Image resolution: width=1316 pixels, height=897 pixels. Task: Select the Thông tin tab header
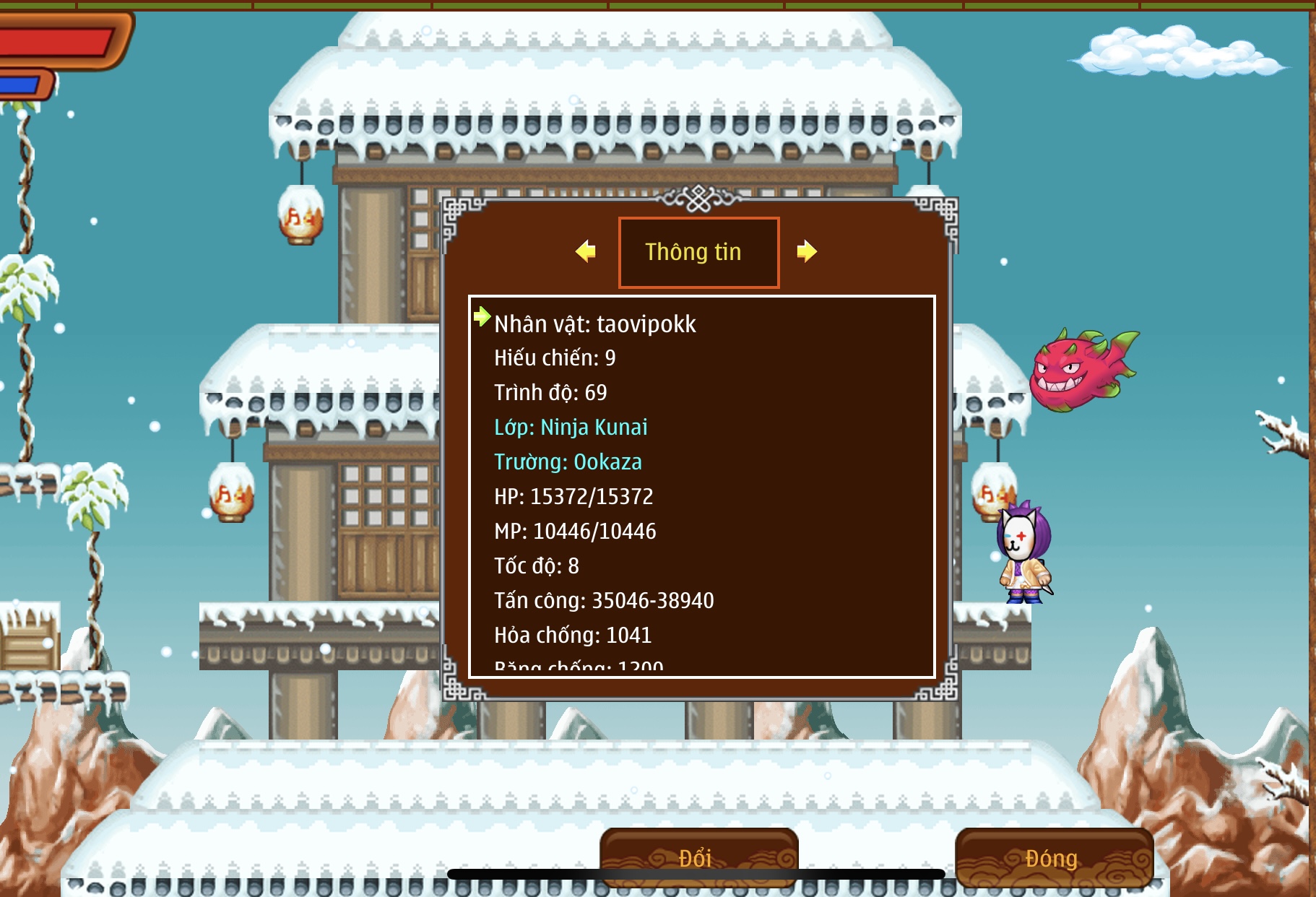coord(698,252)
